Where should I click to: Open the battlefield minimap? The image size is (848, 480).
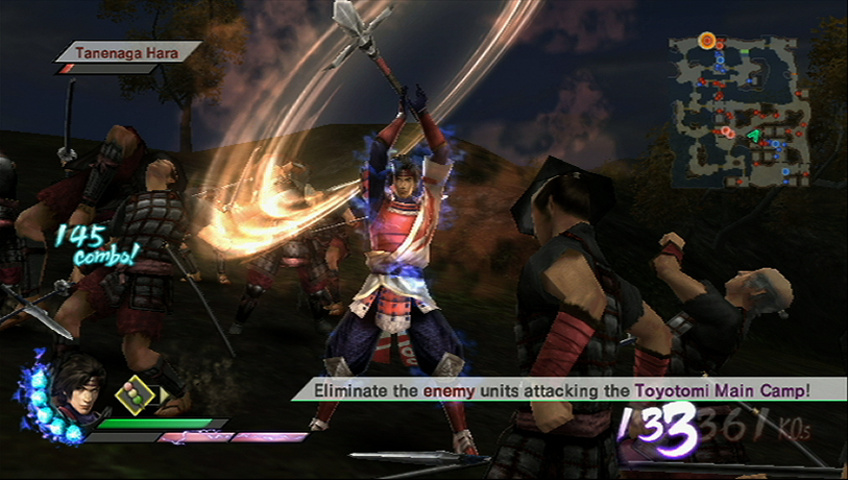coord(739,111)
